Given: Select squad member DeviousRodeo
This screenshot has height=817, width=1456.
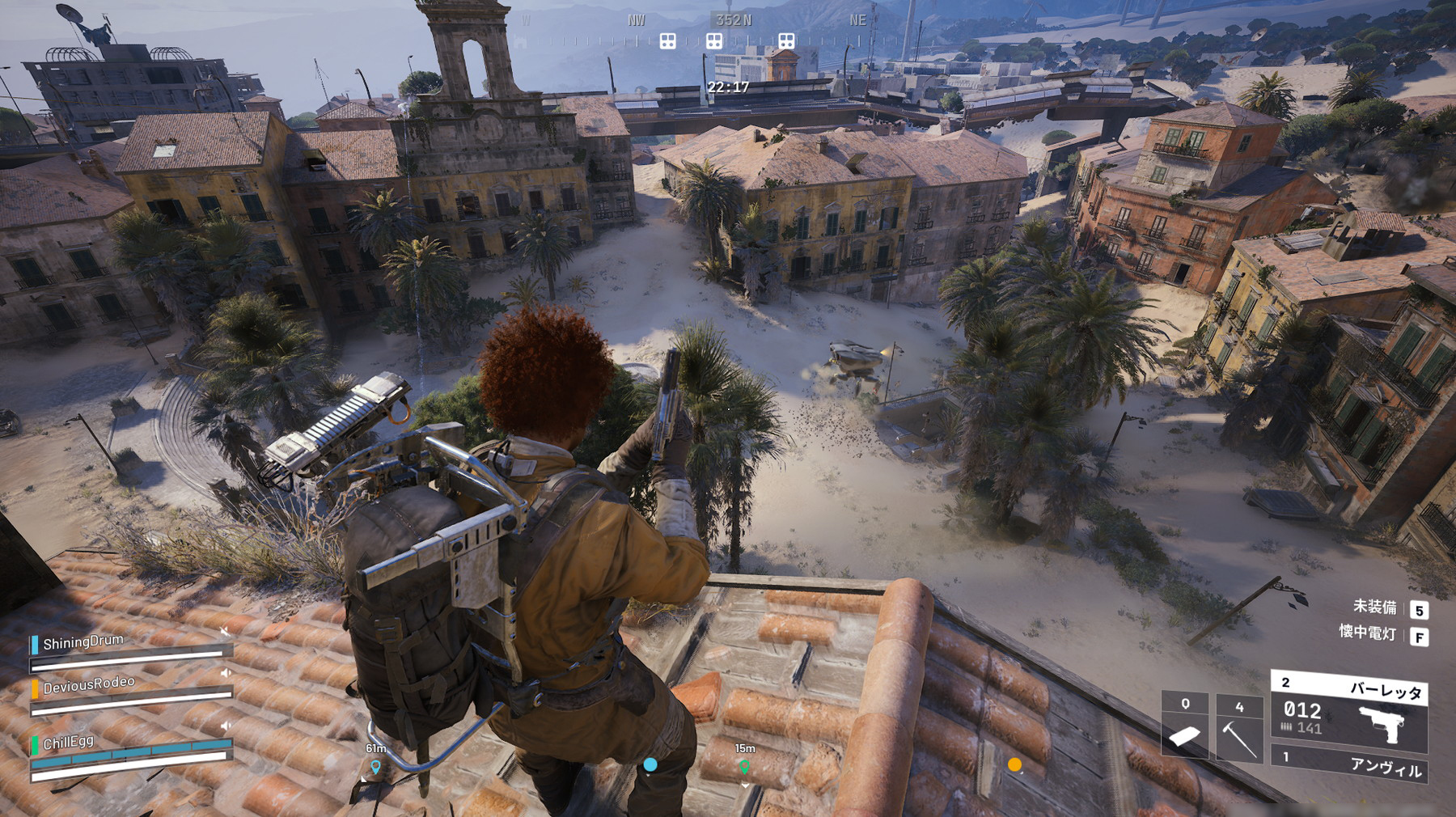Looking at the screenshot, I should [x=89, y=685].
